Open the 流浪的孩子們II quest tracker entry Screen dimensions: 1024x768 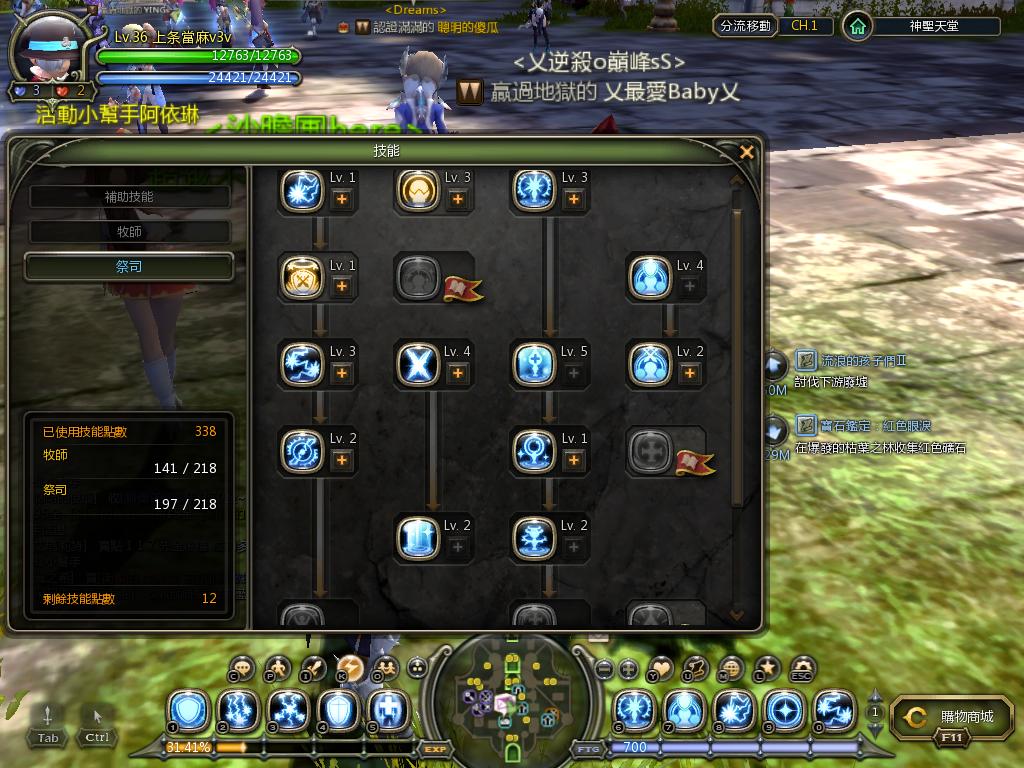click(x=855, y=360)
